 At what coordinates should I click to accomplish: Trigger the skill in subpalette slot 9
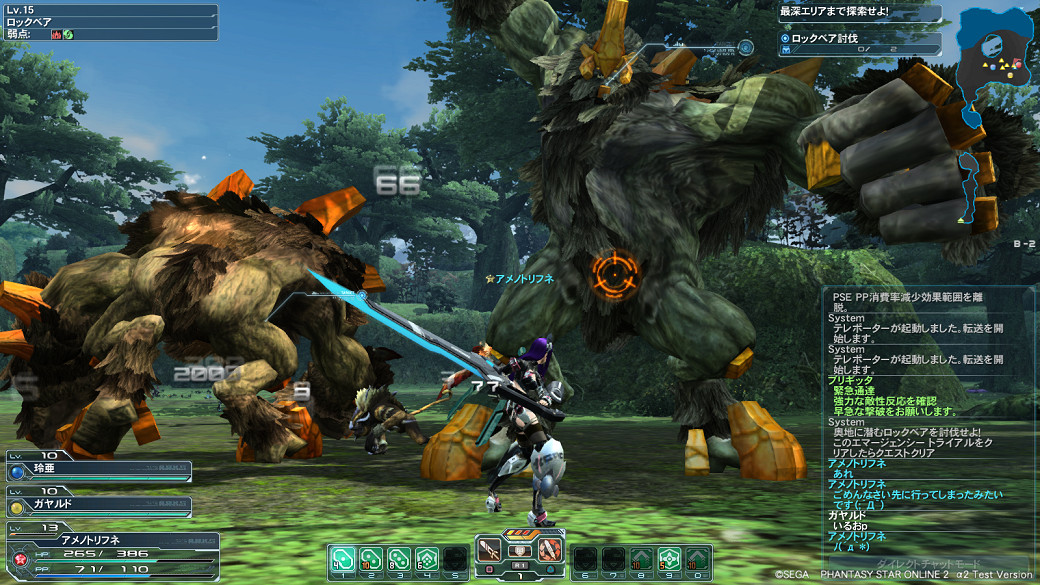[x=669, y=557]
